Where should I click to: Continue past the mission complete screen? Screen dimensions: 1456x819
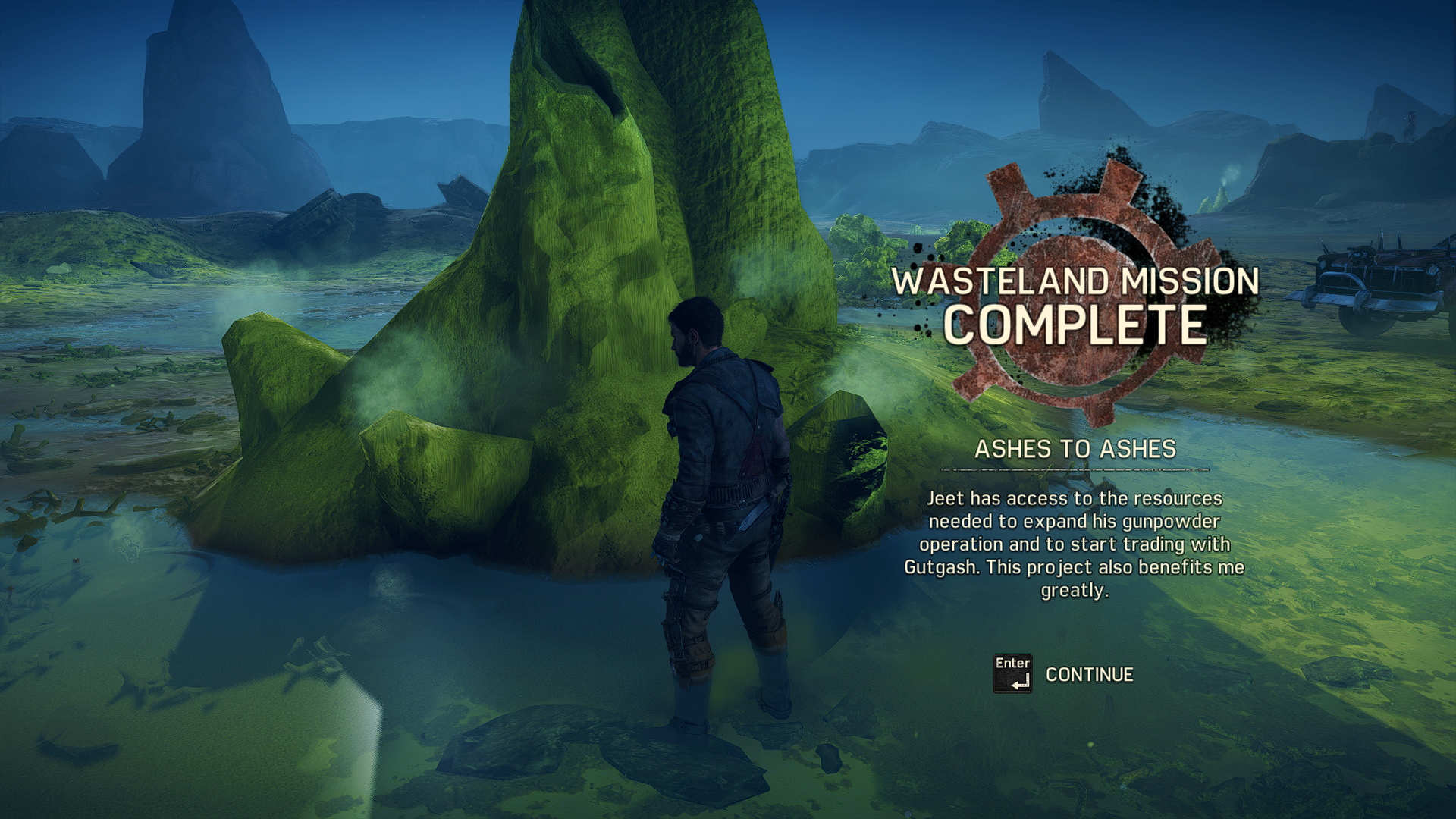click(1087, 674)
